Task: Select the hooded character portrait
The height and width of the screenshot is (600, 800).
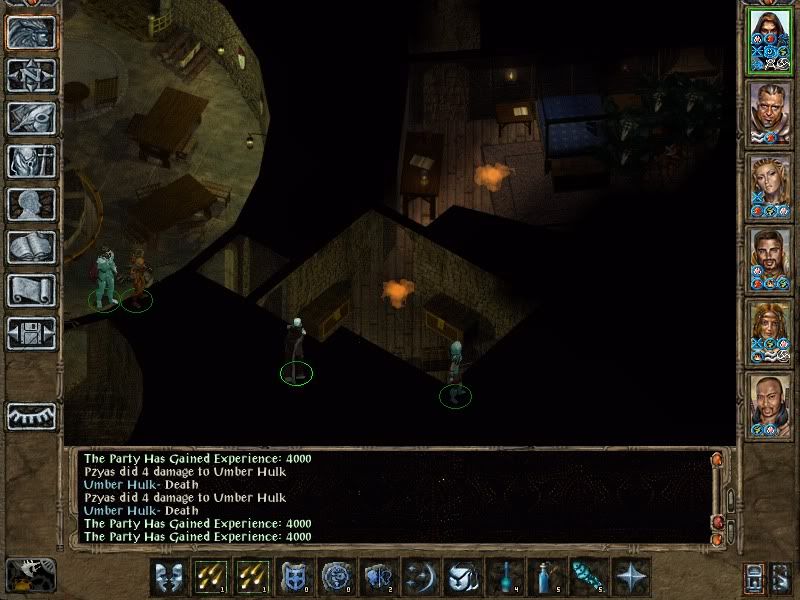Action: [768, 43]
